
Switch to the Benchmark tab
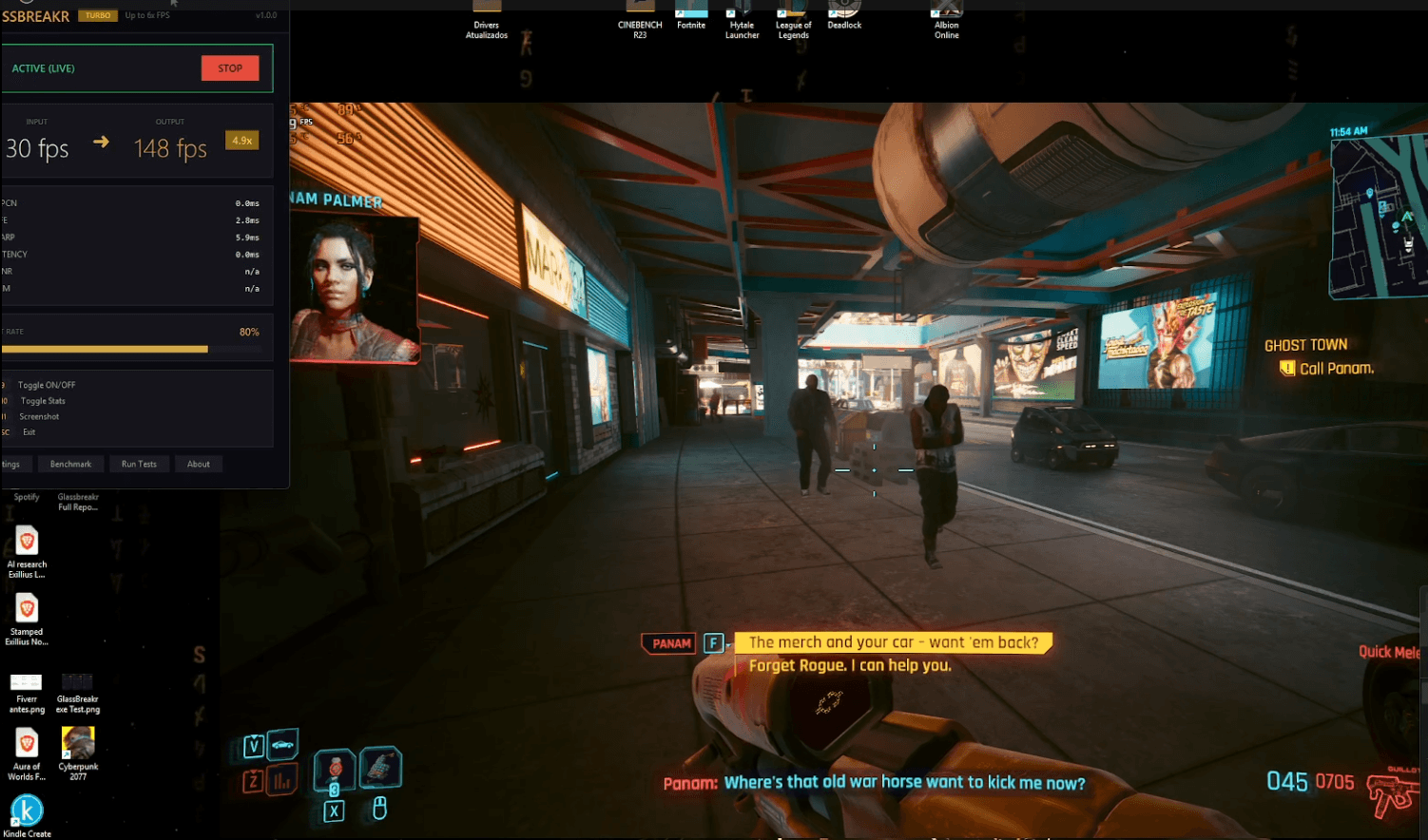pyautogui.click(x=70, y=463)
